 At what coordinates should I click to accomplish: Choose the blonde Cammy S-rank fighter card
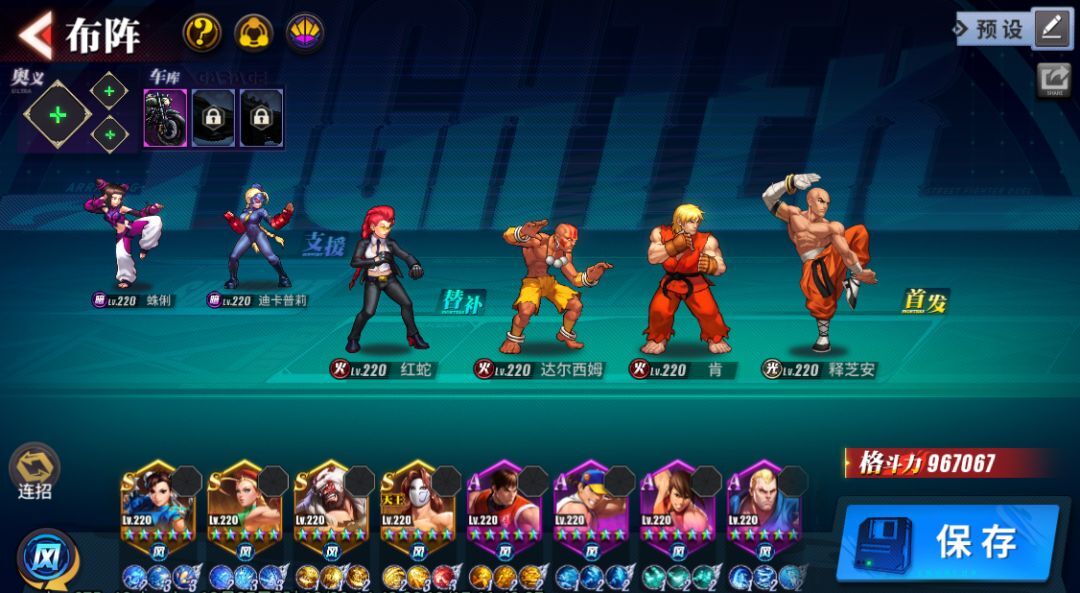tap(245, 505)
